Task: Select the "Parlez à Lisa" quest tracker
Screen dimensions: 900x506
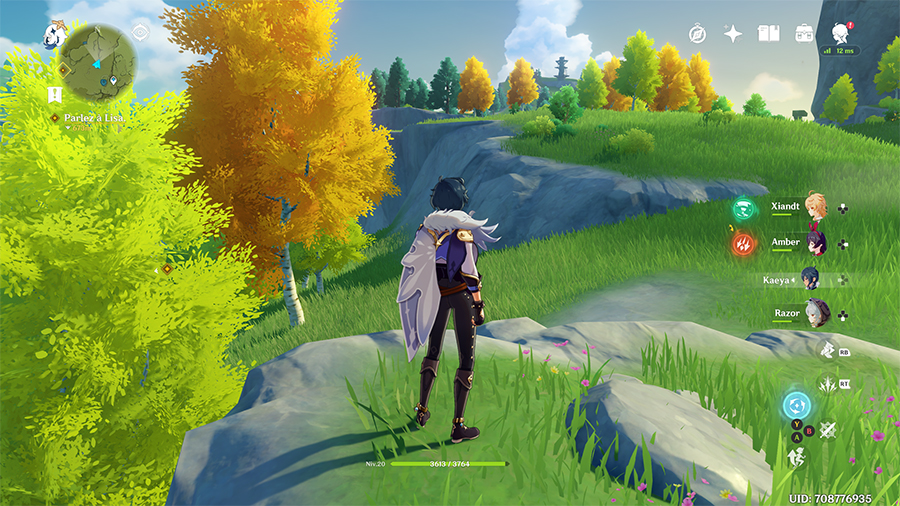Action: [94, 118]
